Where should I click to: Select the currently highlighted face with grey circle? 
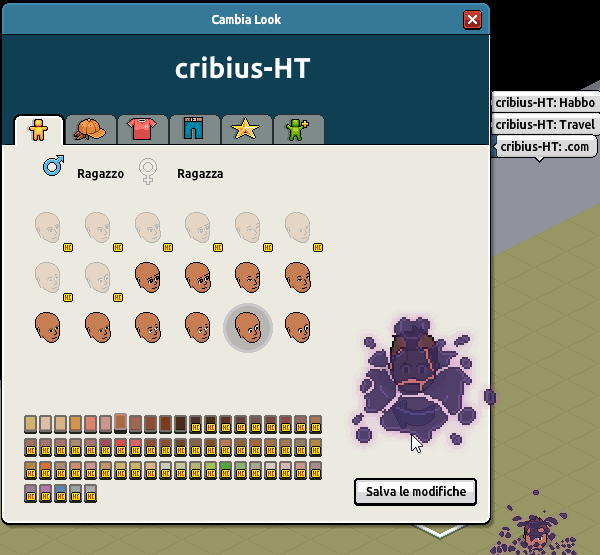pos(247,327)
